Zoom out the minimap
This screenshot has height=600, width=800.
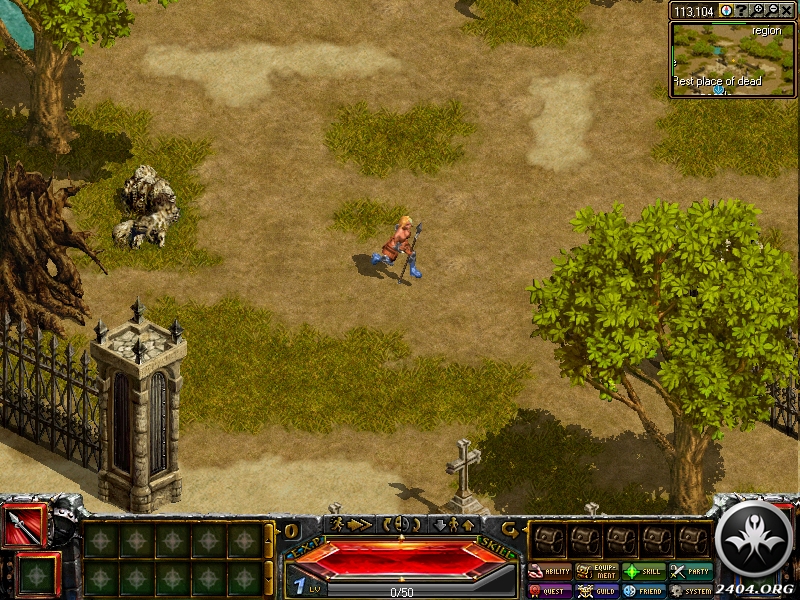tap(772, 10)
